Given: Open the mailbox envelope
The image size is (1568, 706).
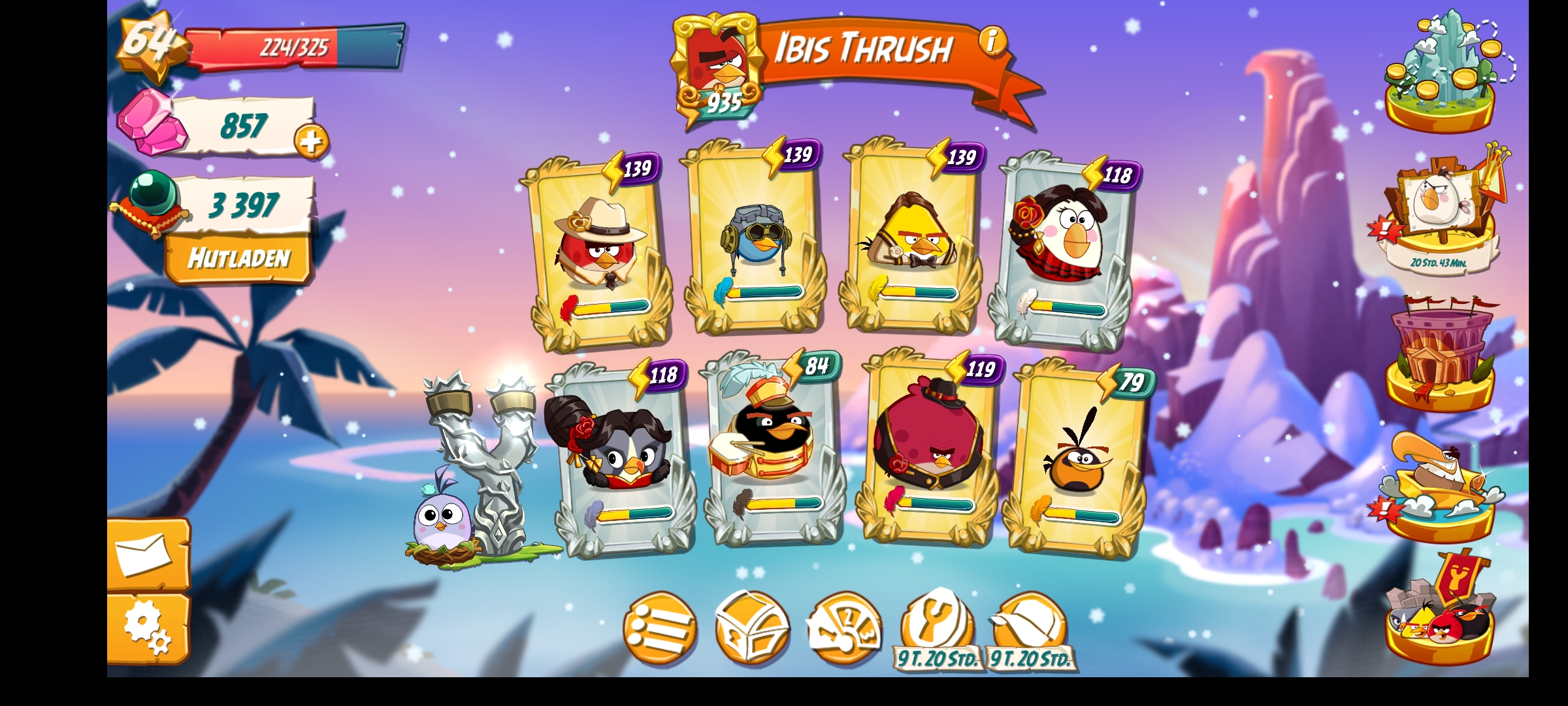Looking at the screenshot, I should pyautogui.click(x=148, y=556).
